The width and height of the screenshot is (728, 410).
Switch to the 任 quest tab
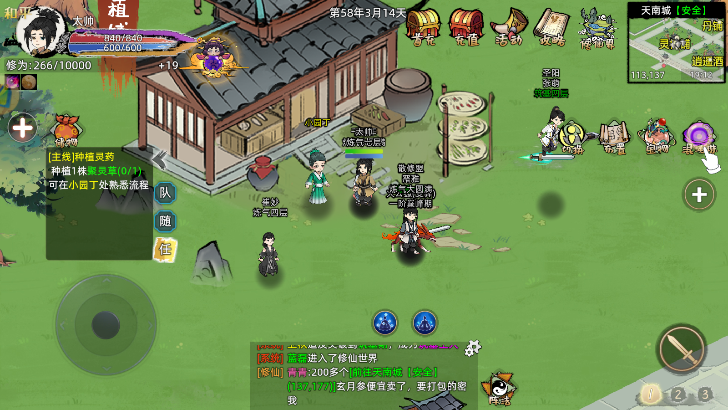(165, 248)
